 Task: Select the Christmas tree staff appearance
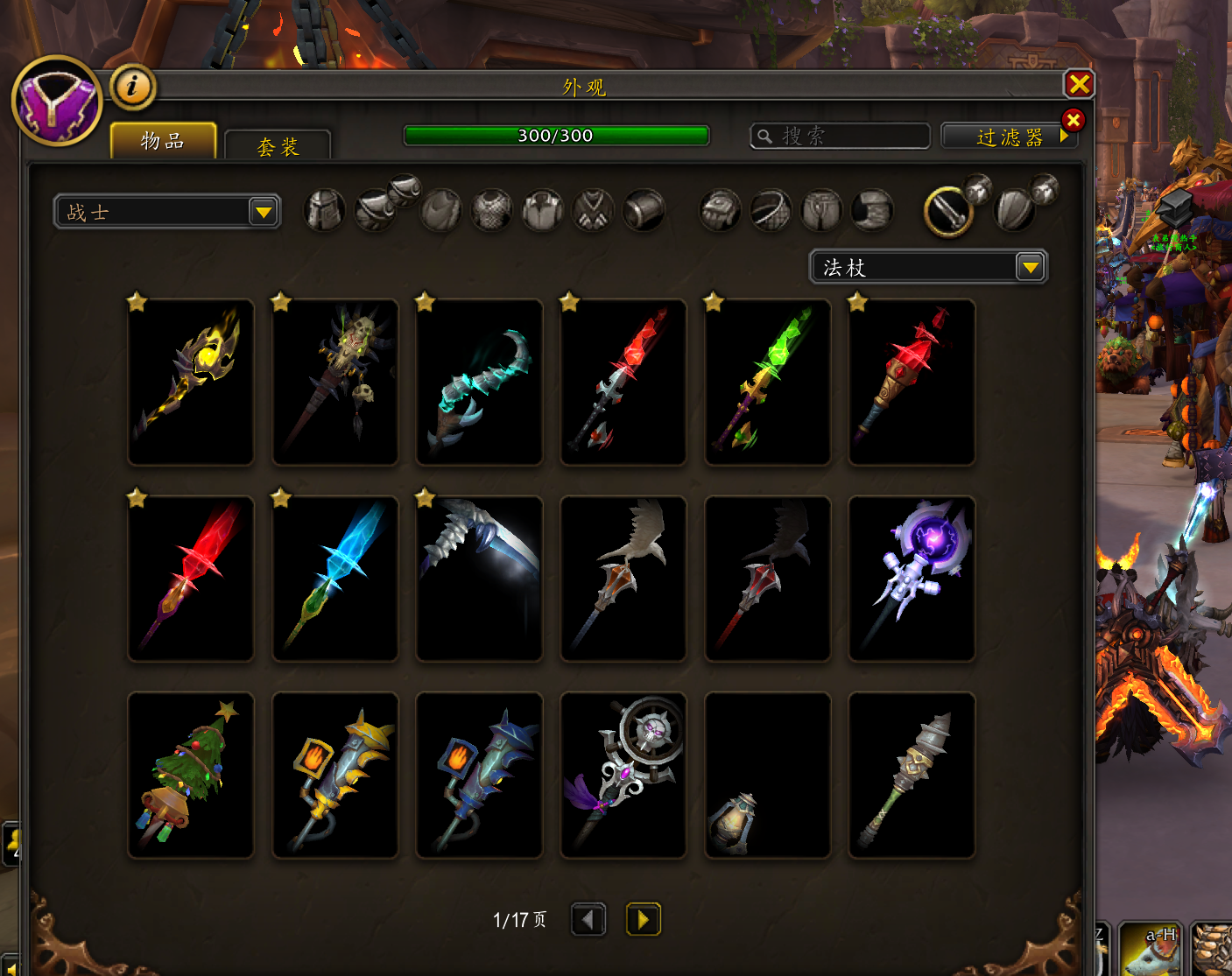pyautogui.click(x=191, y=775)
